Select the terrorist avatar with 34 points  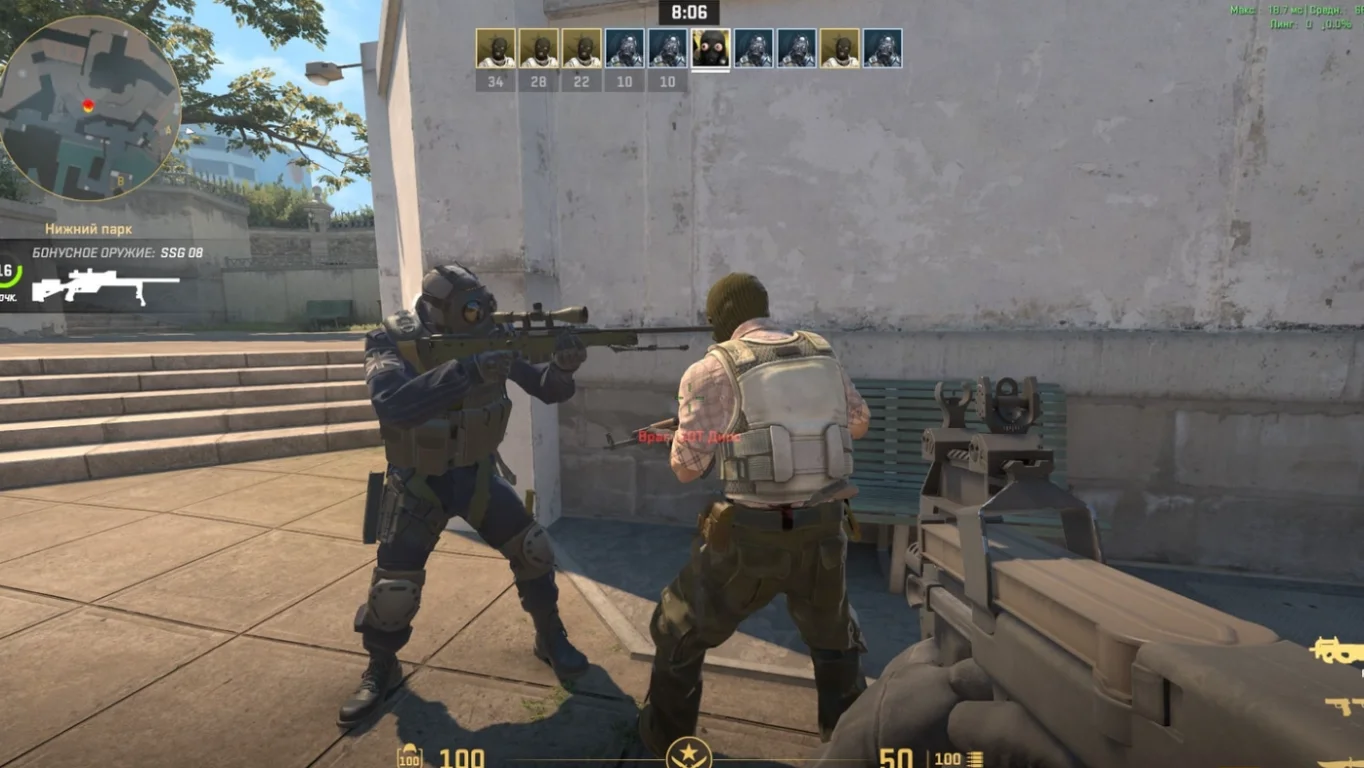point(497,47)
